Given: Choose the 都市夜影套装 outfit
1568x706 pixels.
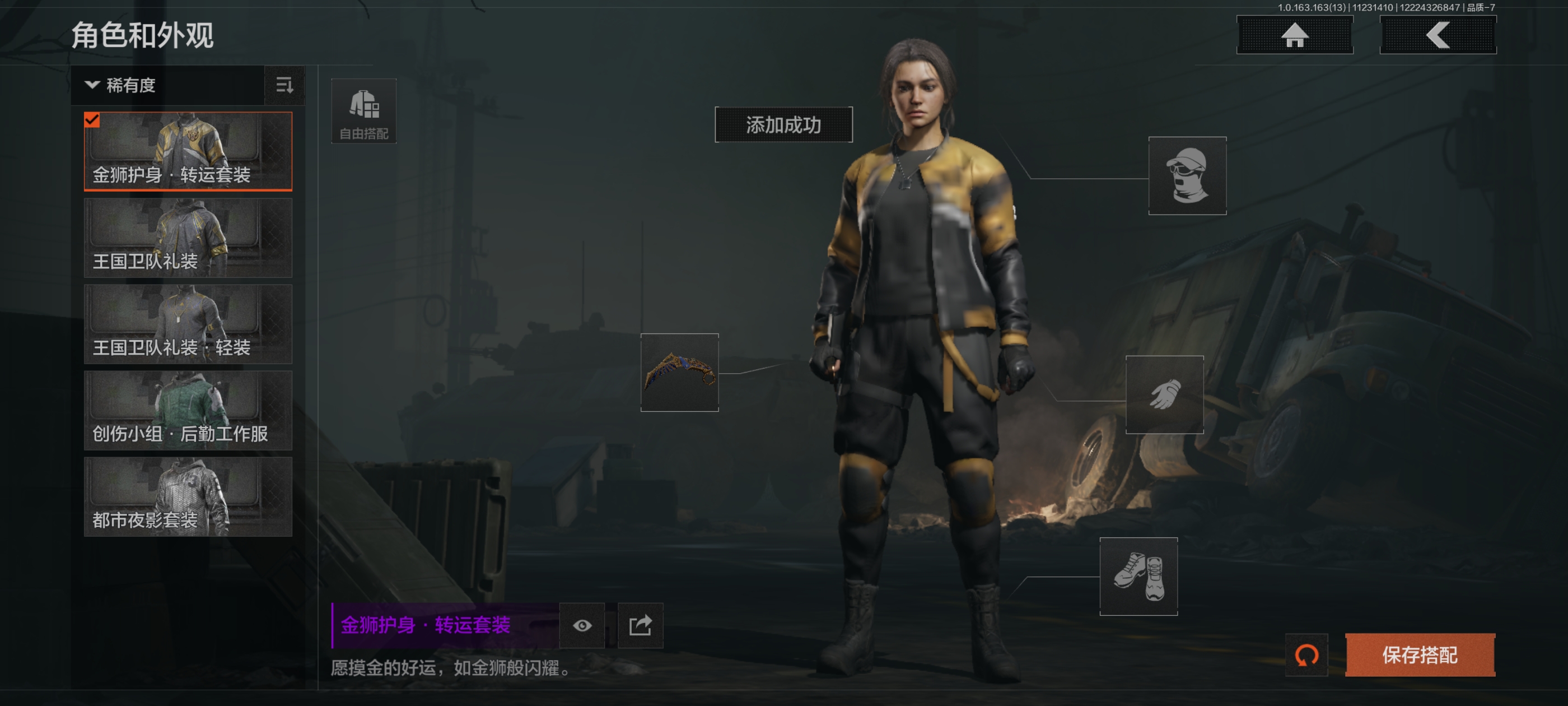Looking at the screenshot, I should click(x=188, y=496).
